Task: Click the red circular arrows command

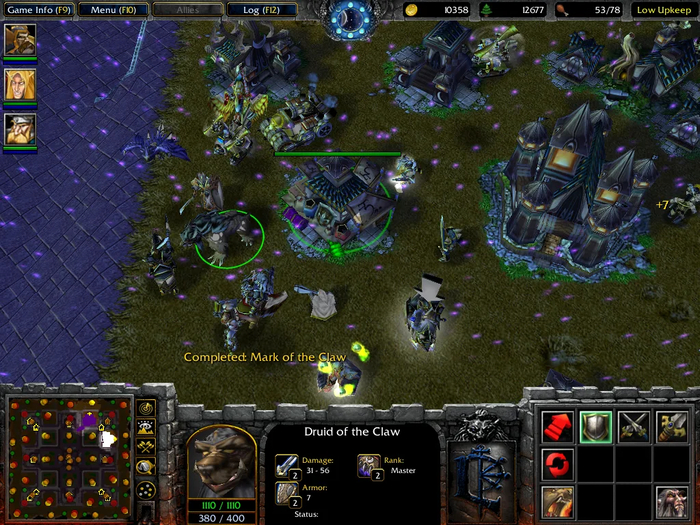Action: [557, 464]
